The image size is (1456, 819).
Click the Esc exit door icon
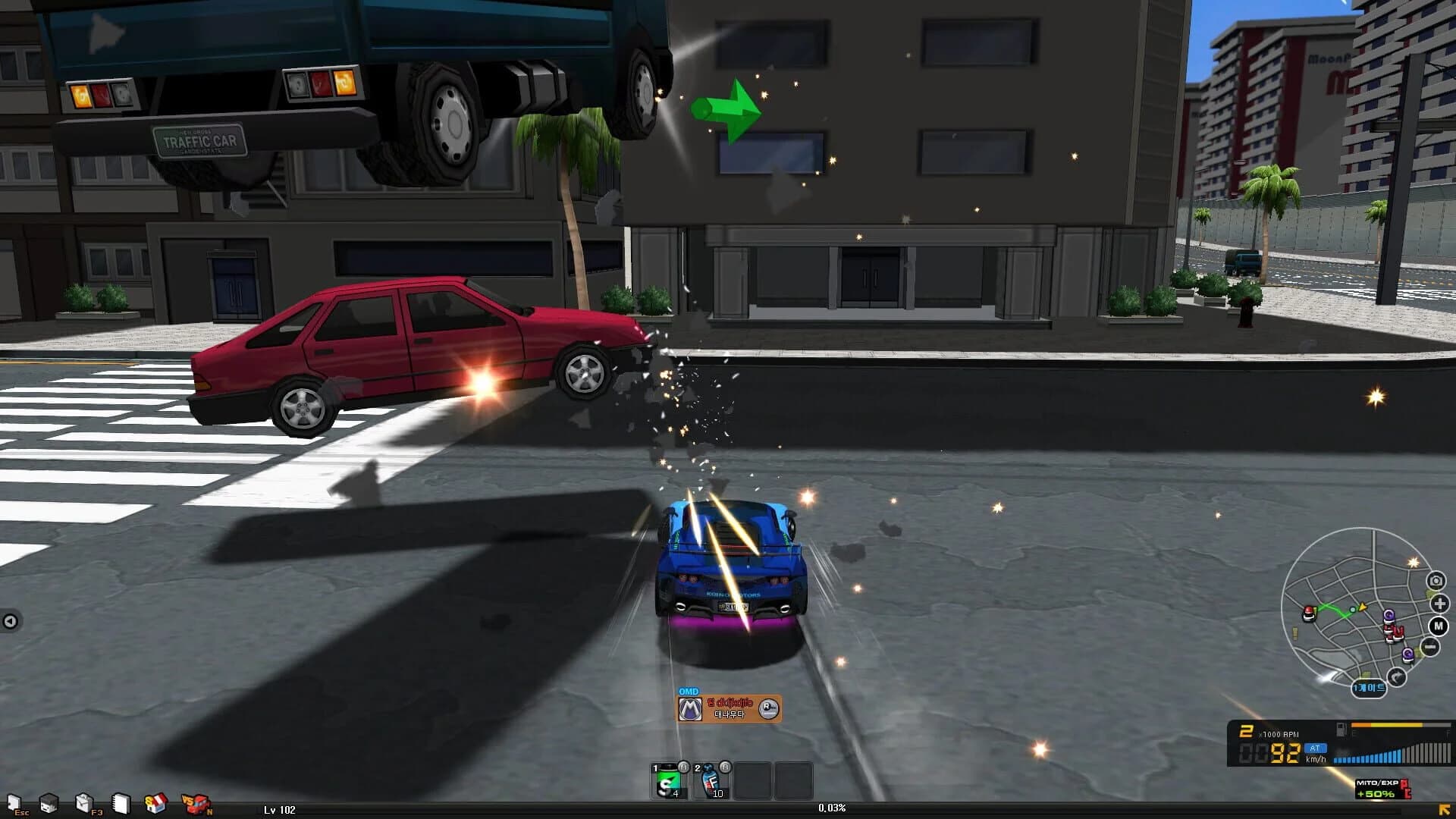point(15,804)
